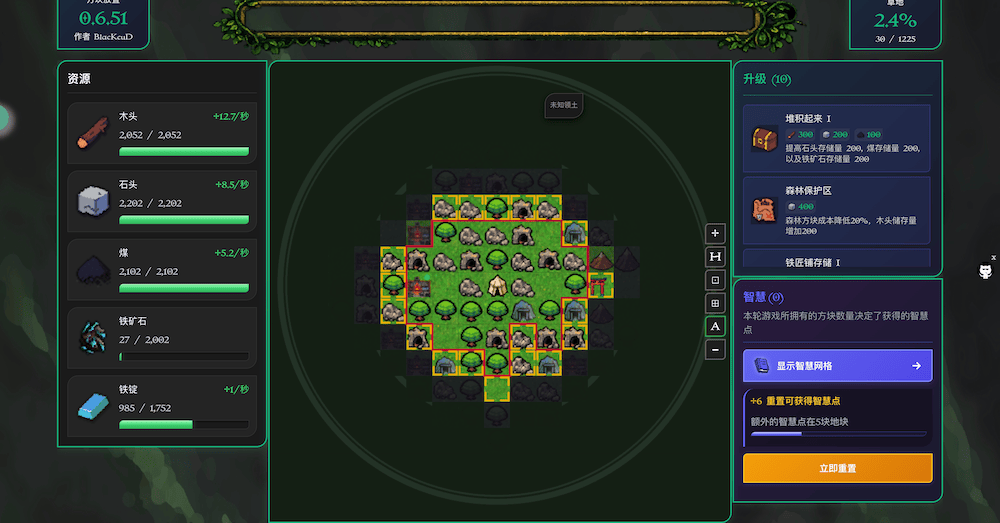Buy the 堆积起来 I storage upgrade
This screenshot has height=523, width=1000.
pyautogui.click(x=837, y=139)
